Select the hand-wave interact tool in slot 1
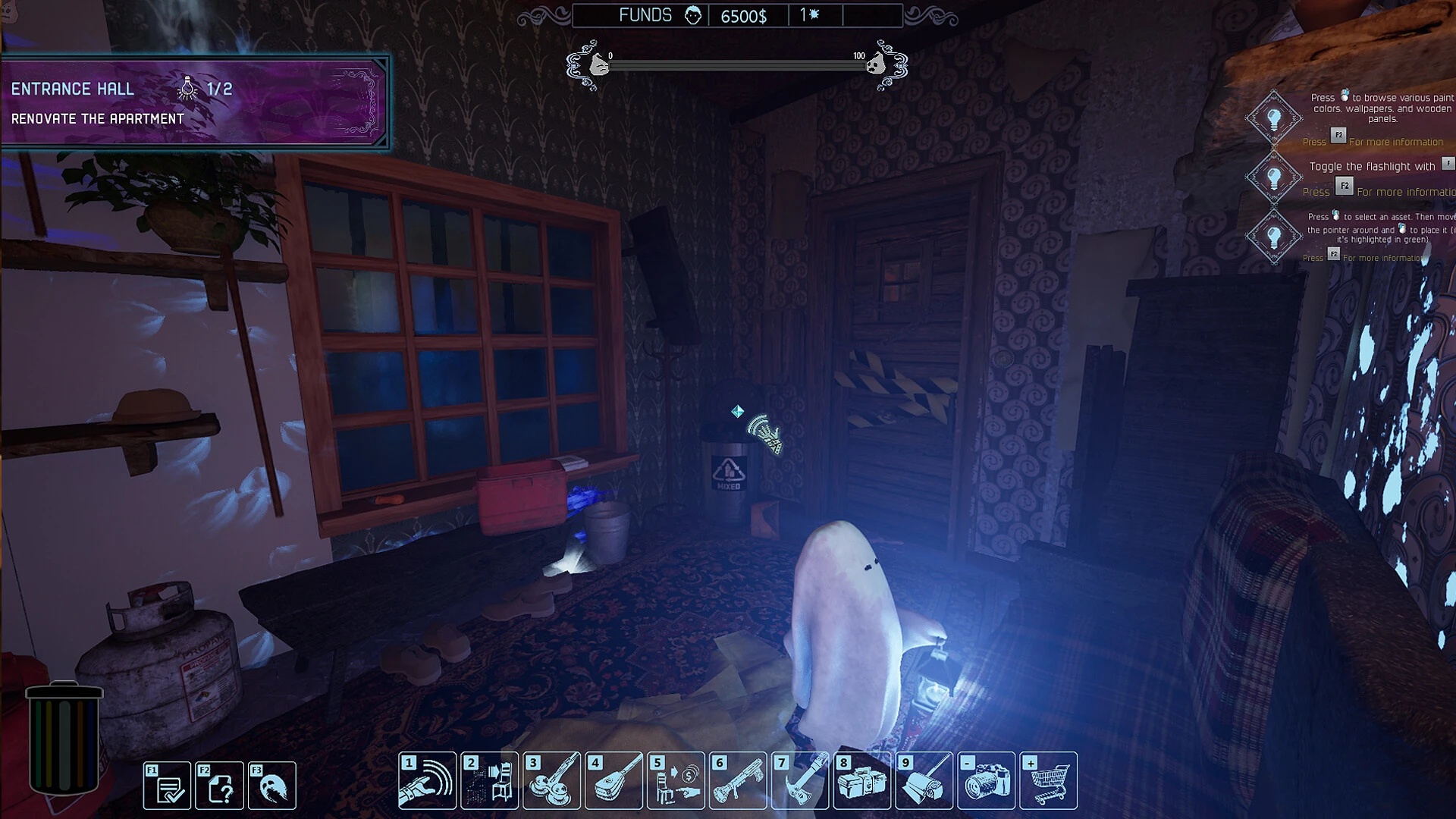The height and width of the screenshot is (819, 1456). (428, 781)
